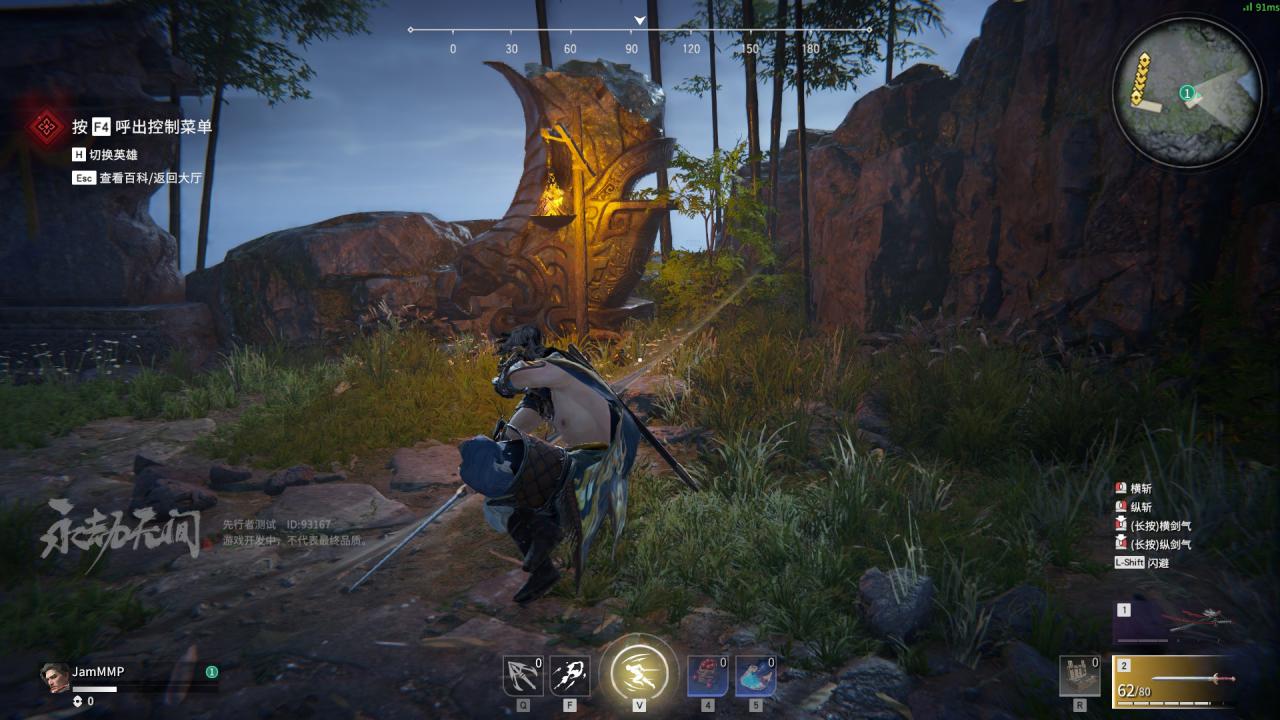Click the JamMMP player portrait
1280x720 pixels.
click(55, 676)
